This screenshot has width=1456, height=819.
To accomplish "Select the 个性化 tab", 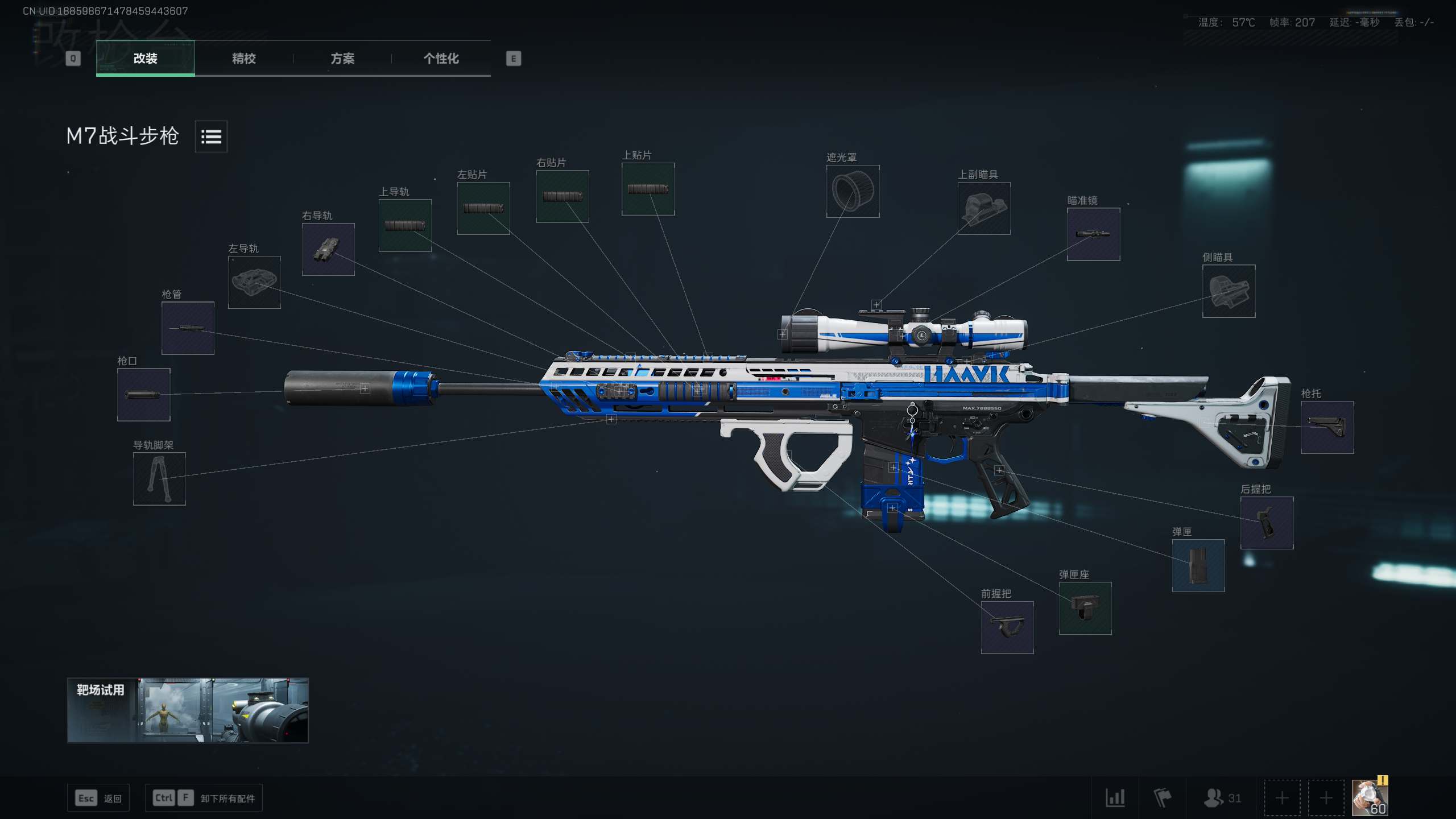I will coord(441,58).
